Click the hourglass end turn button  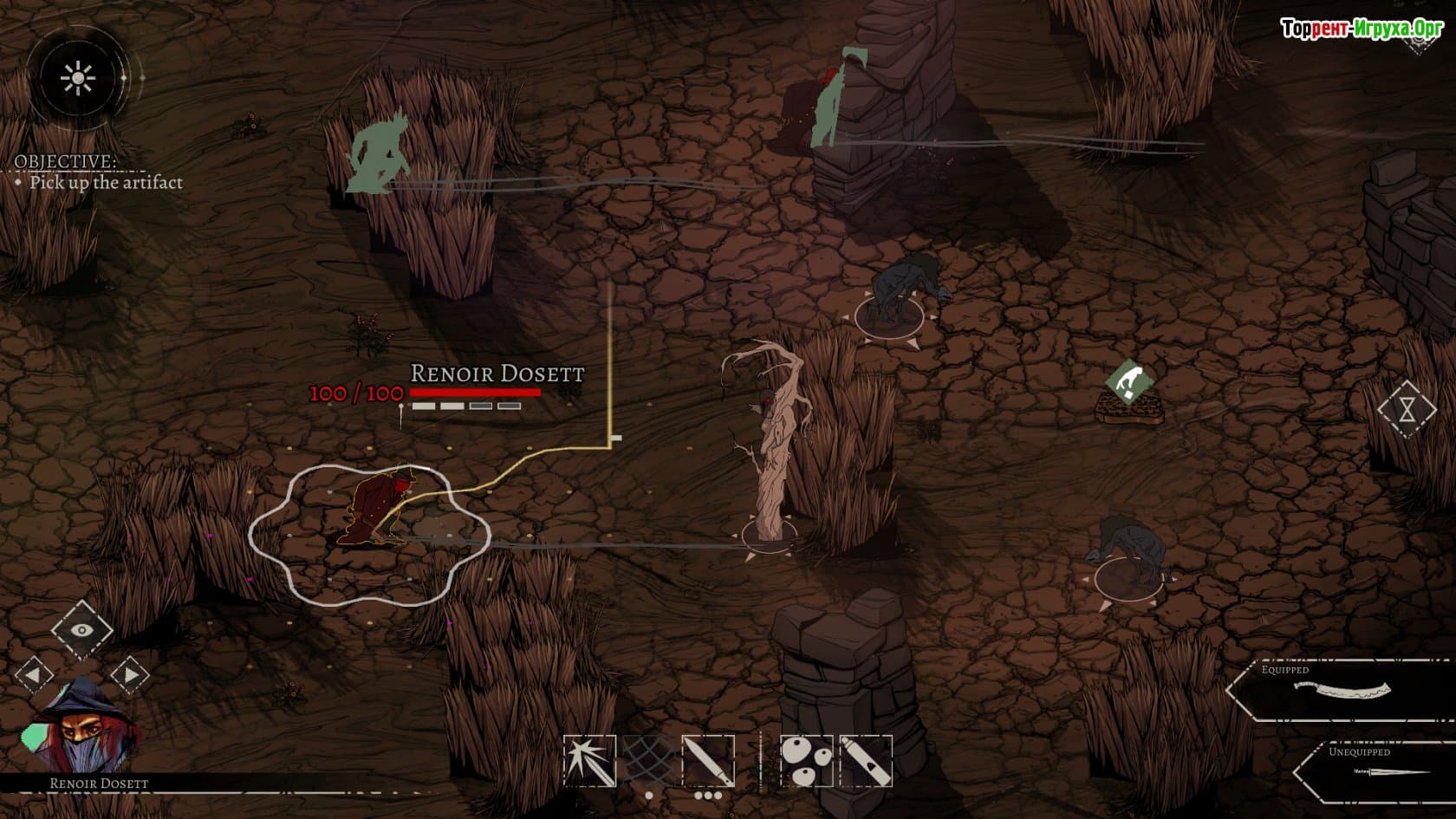tap(1407, 408)
